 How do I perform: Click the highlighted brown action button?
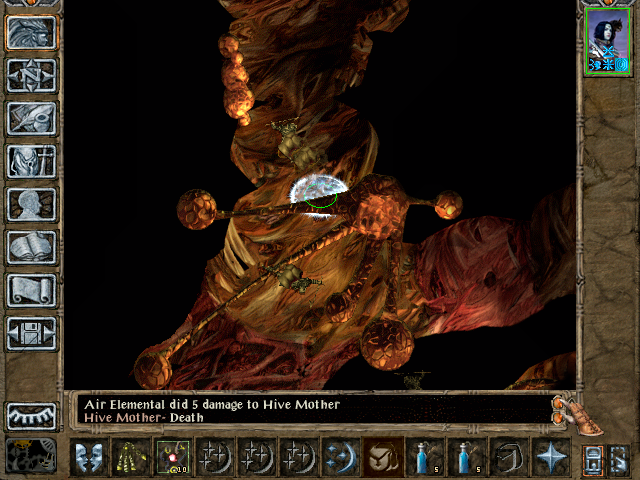(x=383, y=457)
